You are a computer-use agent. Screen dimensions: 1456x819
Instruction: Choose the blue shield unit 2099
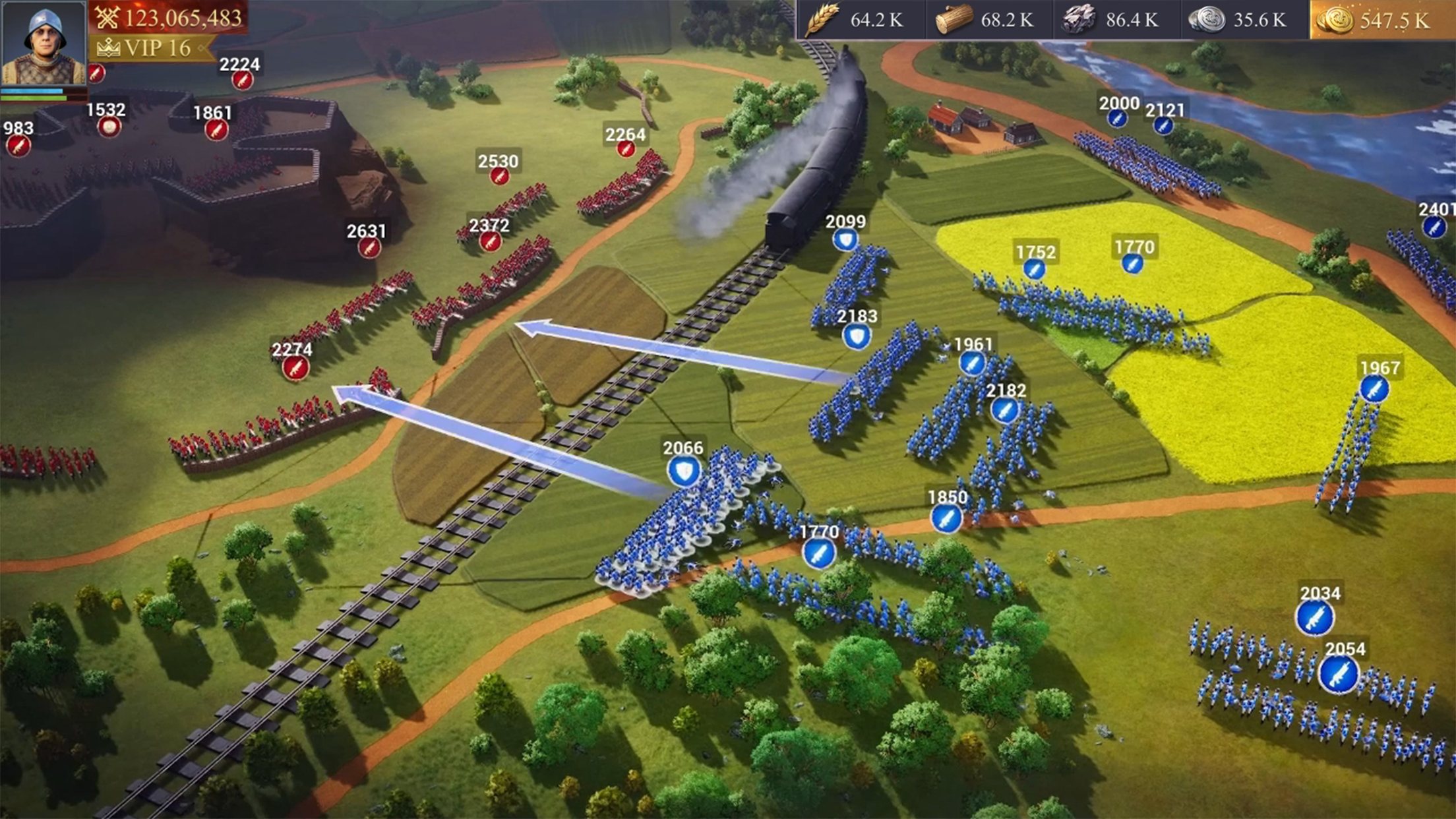click(x=845, y=239)
